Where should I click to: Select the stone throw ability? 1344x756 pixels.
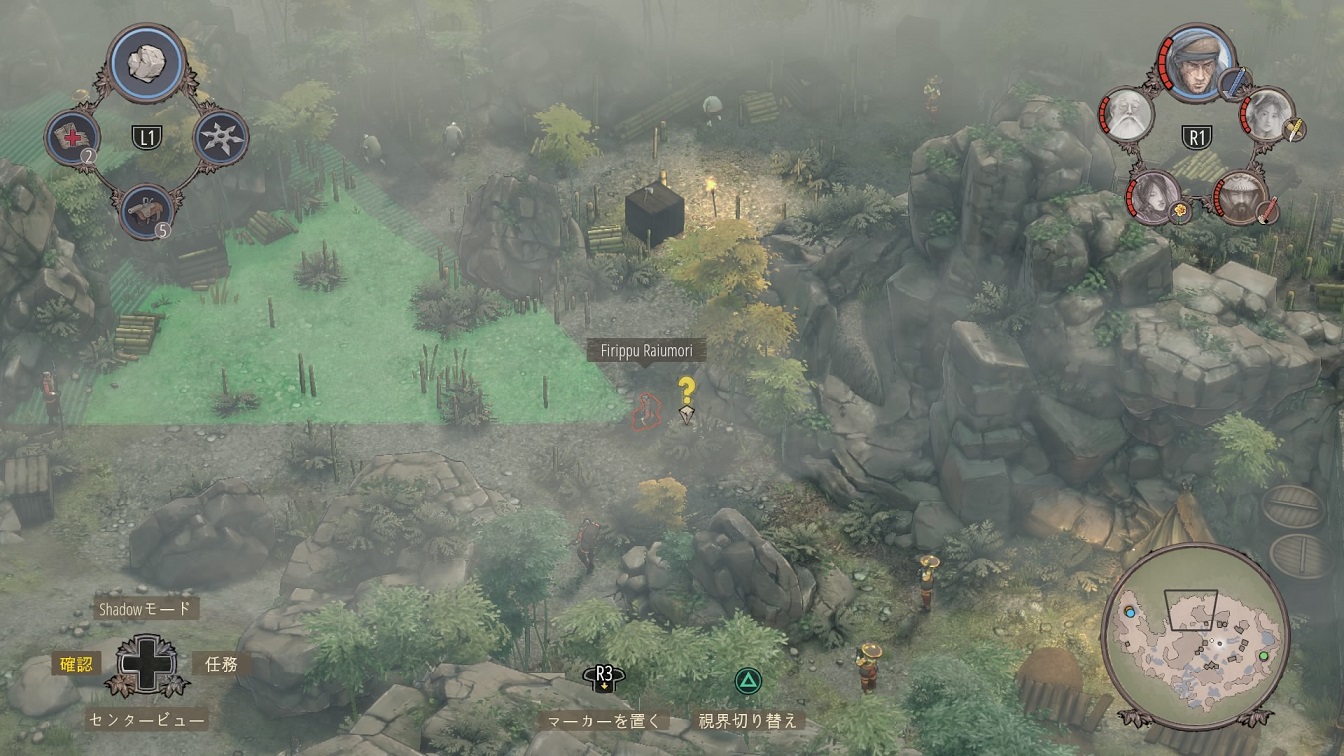pos(148,62)
